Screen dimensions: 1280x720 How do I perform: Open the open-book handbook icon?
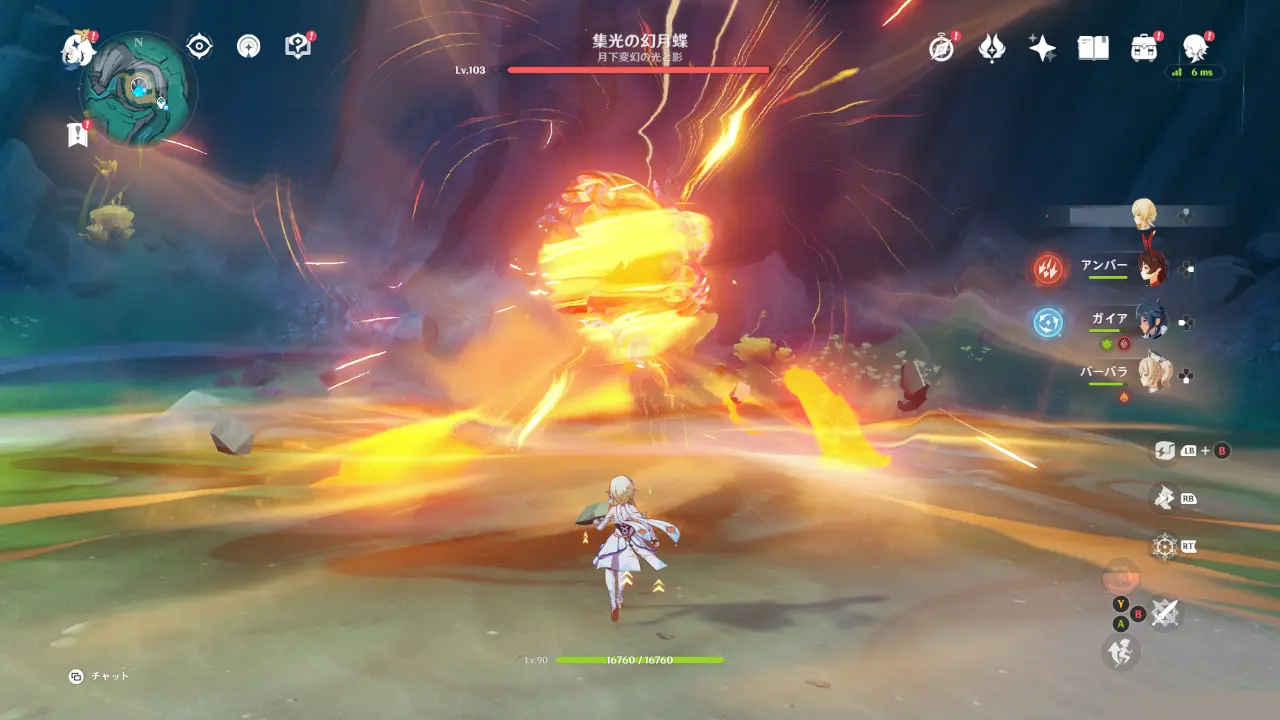(1093, 47)
